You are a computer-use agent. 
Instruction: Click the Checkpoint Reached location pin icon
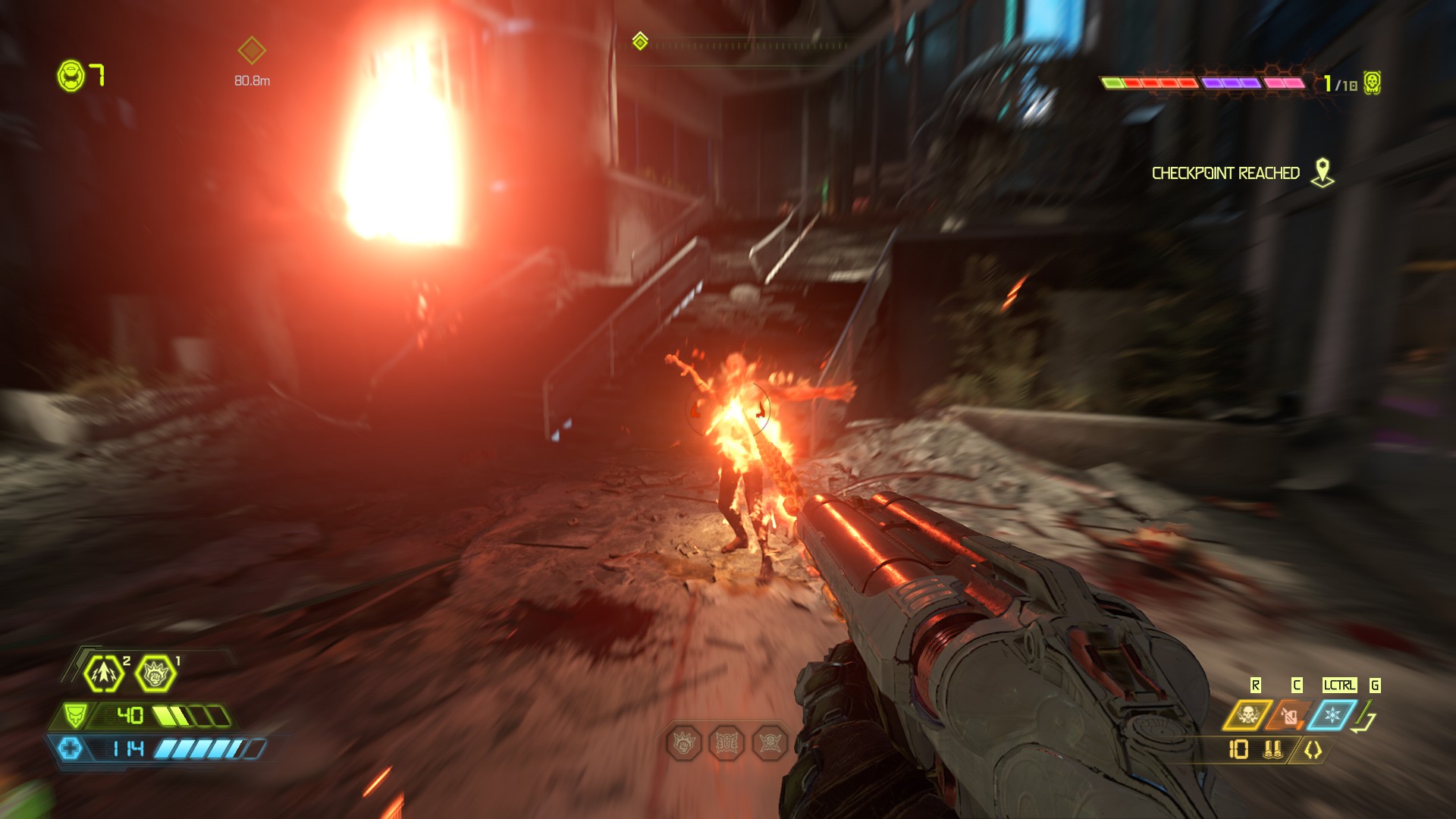[x=1323, y=172]
